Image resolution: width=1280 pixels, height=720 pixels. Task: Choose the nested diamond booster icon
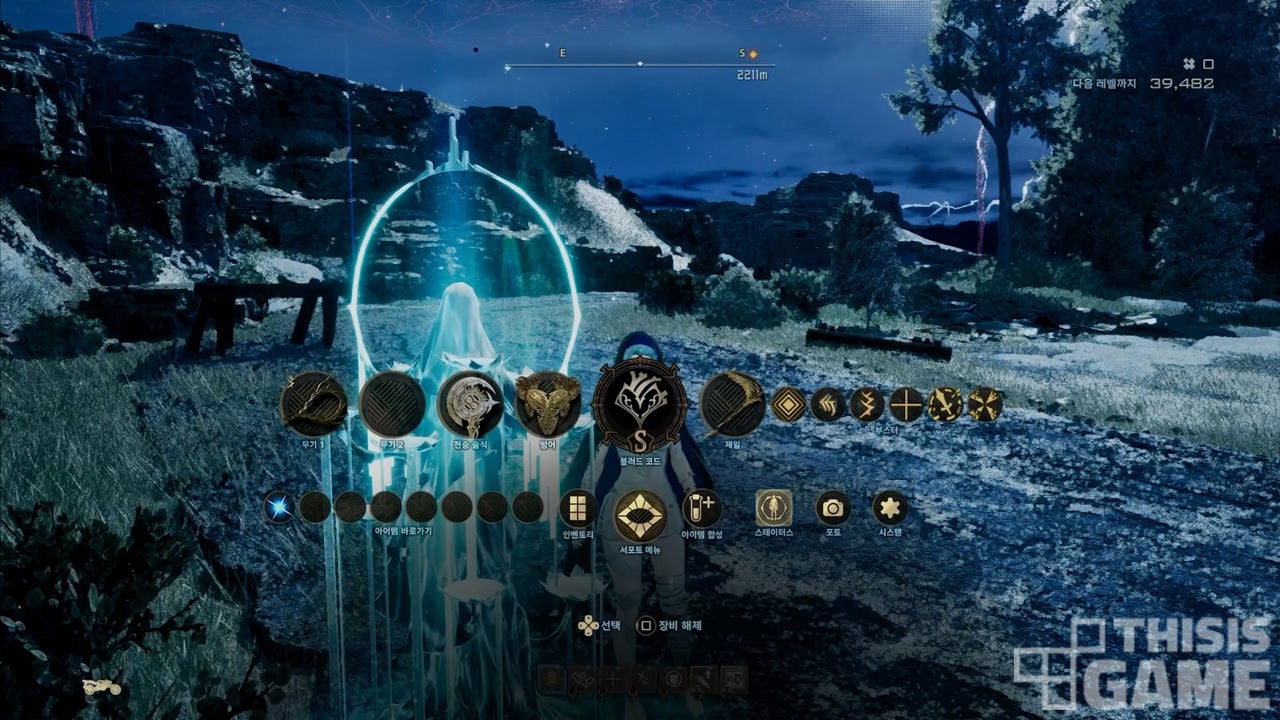click(788, 404)
